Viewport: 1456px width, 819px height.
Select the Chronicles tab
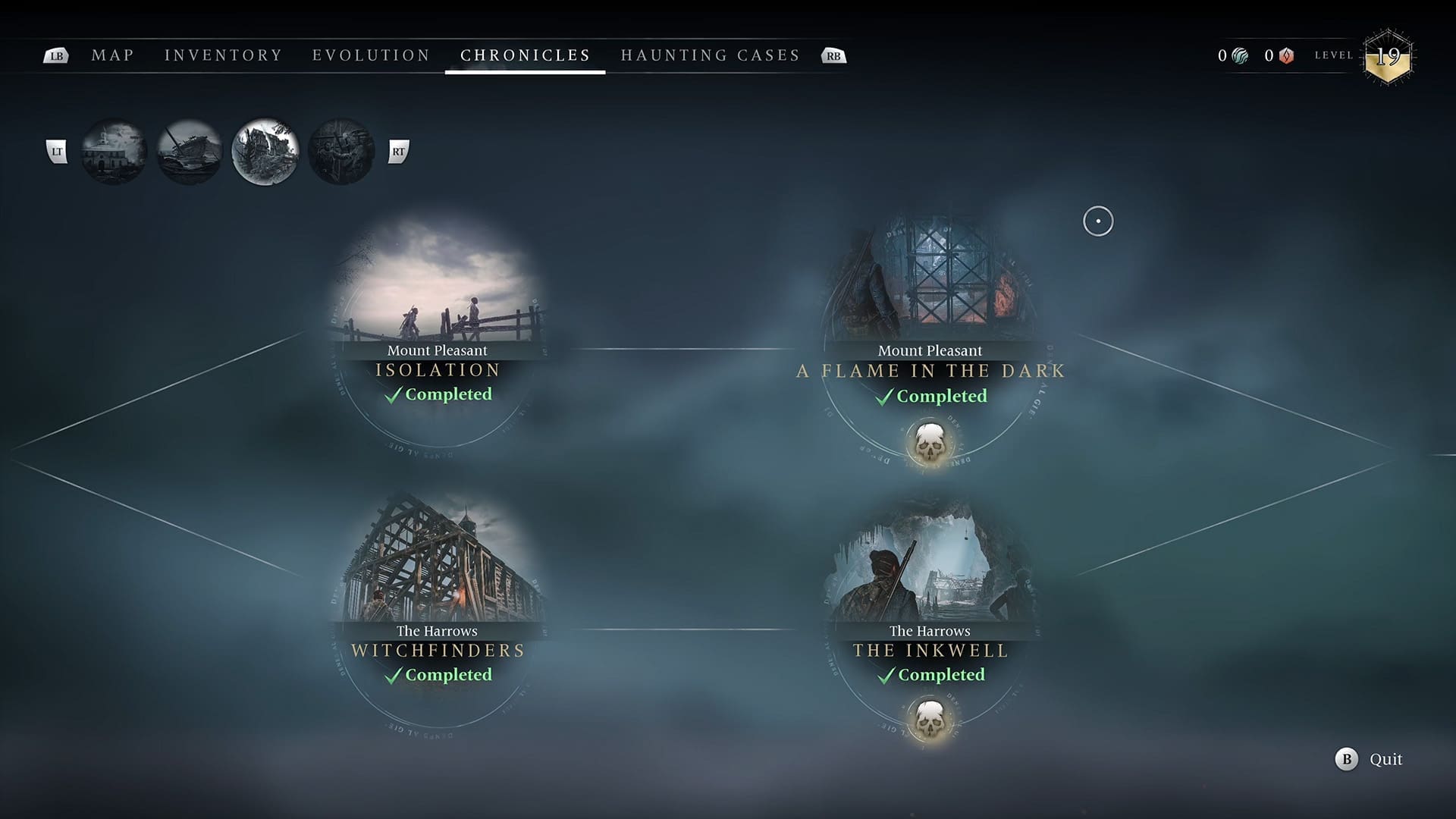pos(525,55)
